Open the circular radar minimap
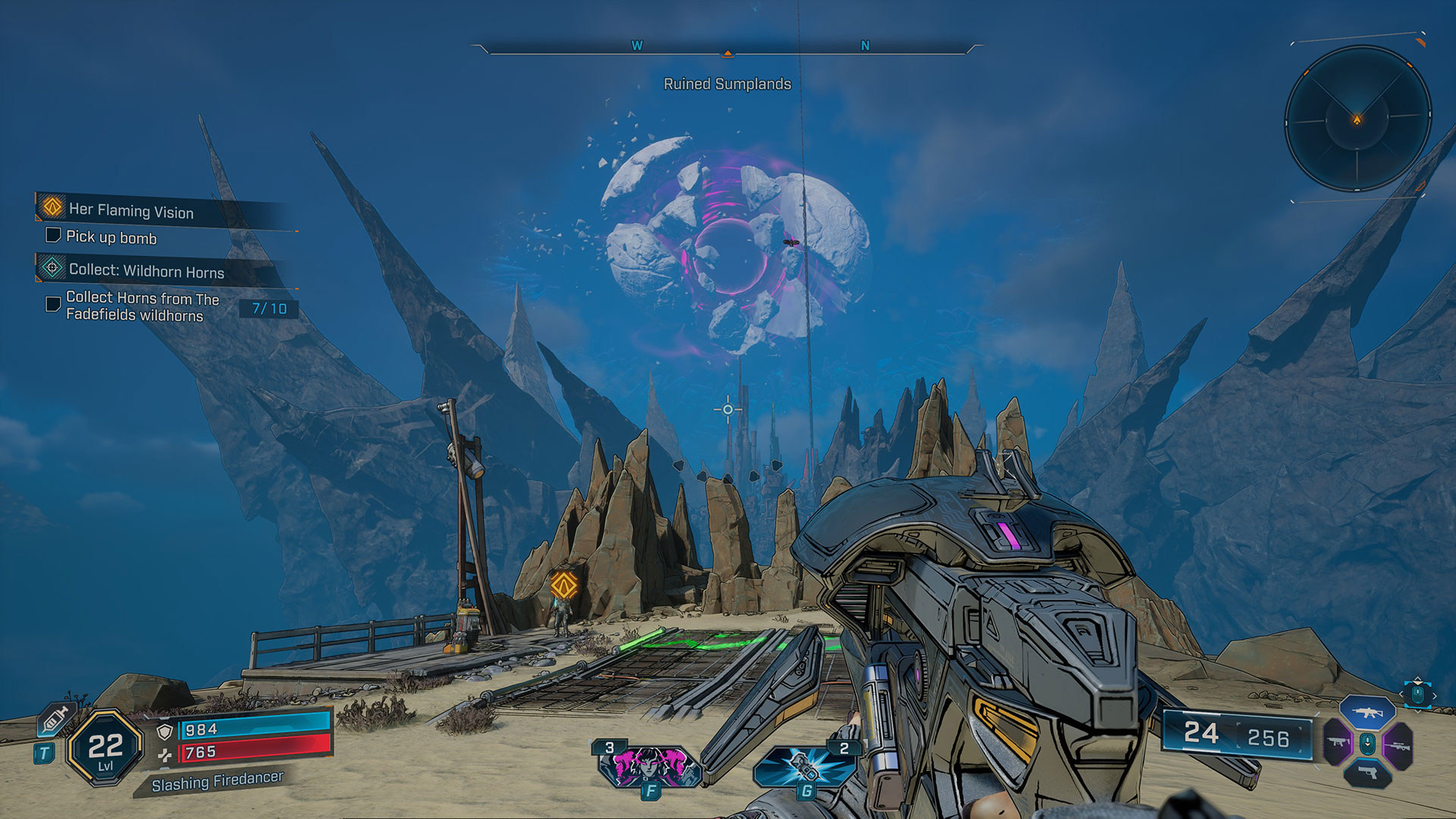The image size is (1456, 819). pos(1357,119)
